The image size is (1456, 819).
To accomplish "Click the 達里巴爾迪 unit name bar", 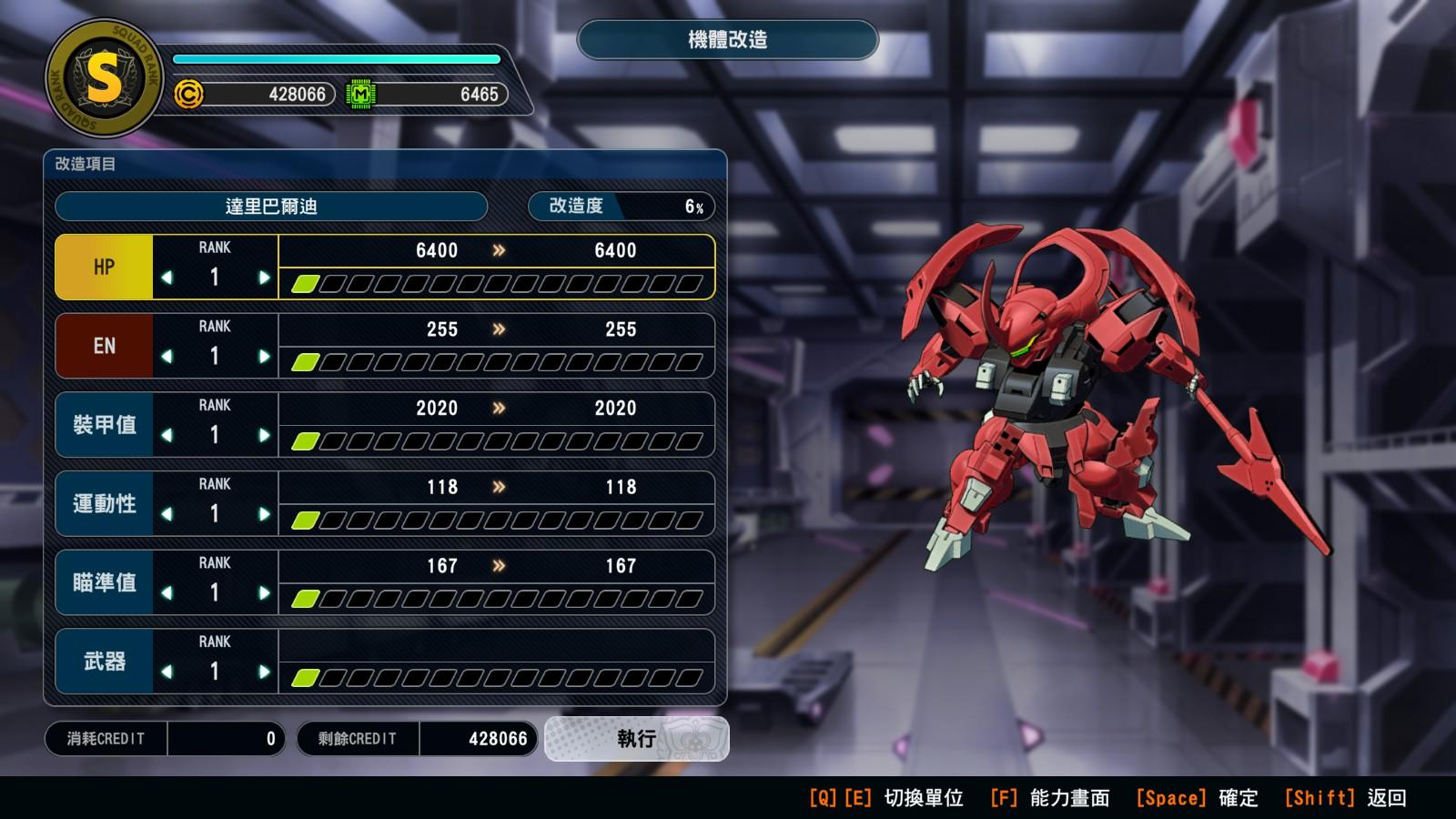I will pos(271,207).
